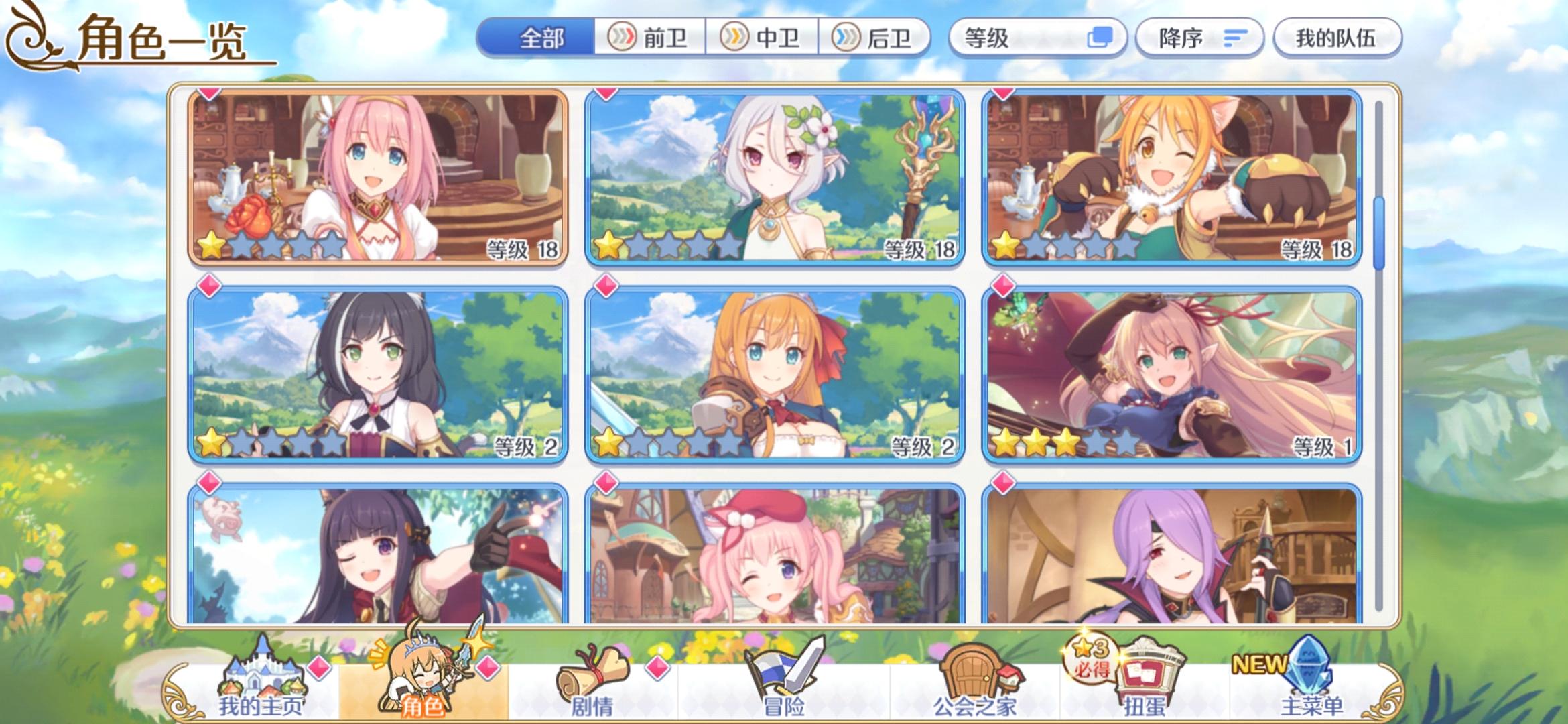
Task: Open 我的队伍 my teams
Action: coord(1337,38)
